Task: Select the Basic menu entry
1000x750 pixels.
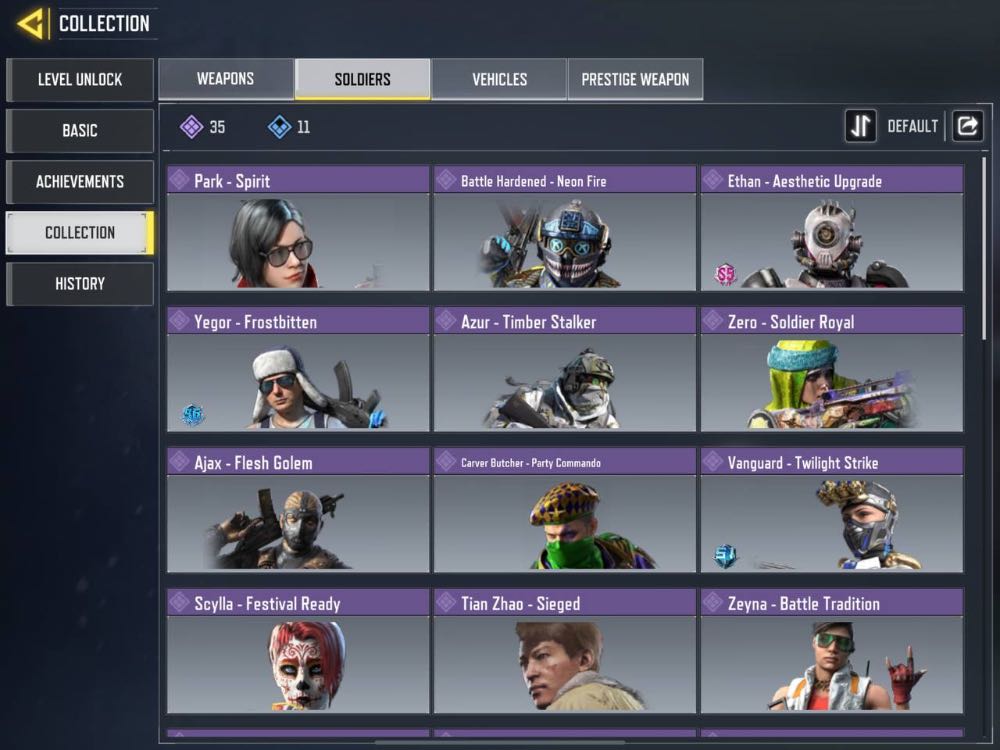Action: [x=80, y=130]
